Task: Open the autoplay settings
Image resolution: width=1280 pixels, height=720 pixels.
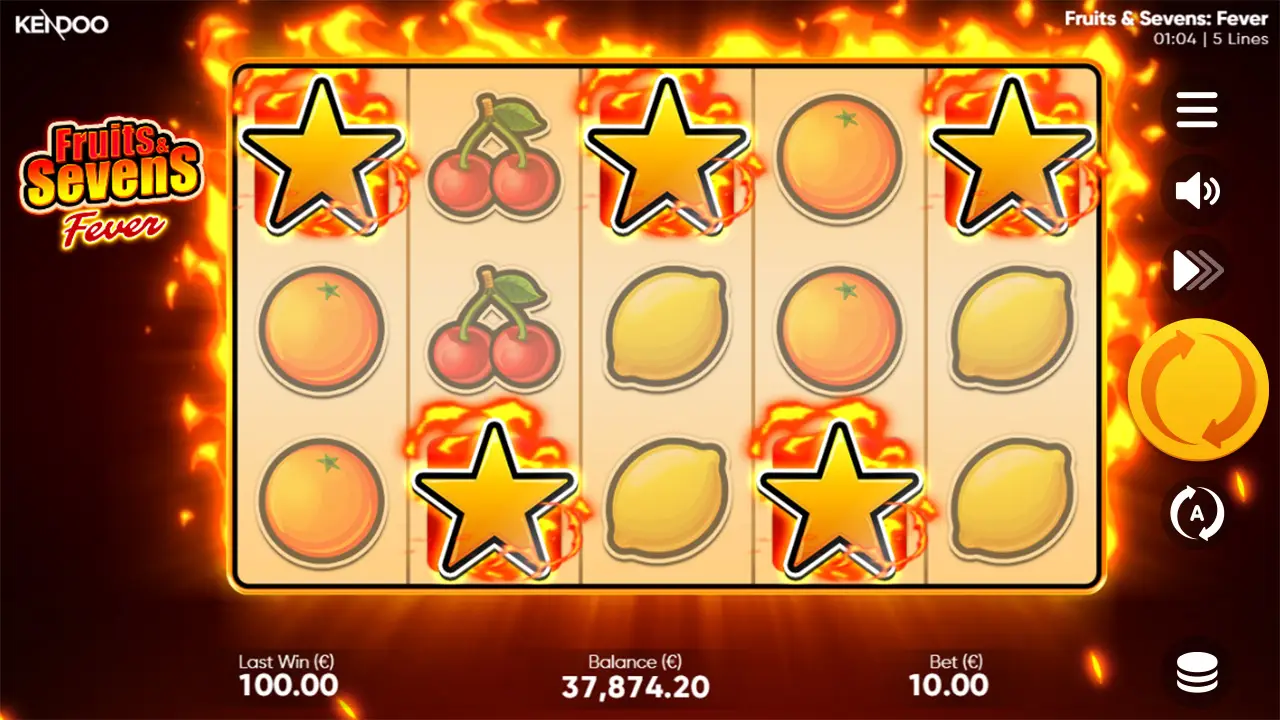Action: 1196,512
